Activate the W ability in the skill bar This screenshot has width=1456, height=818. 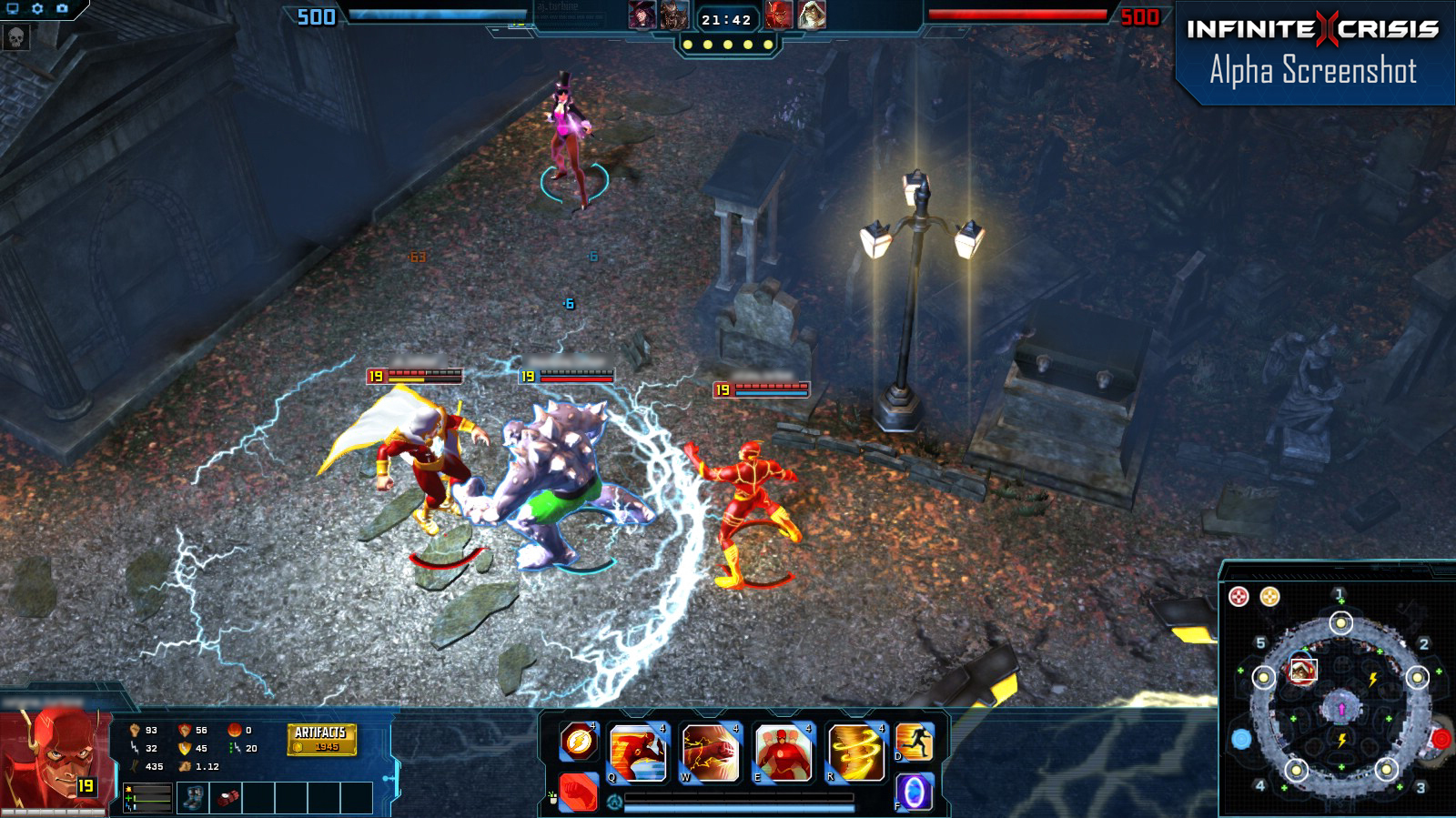coord(710,752)
